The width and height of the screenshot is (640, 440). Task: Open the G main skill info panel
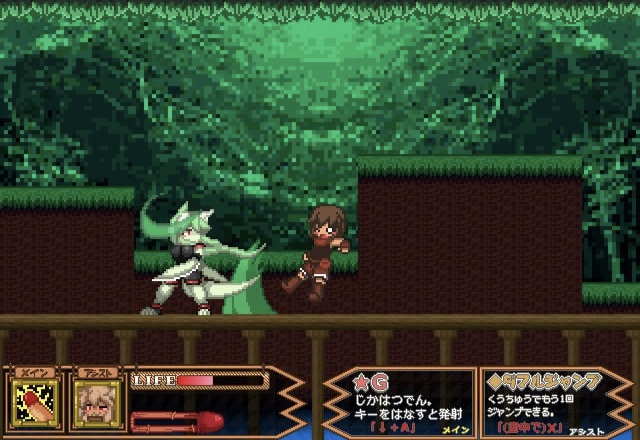point(397,403)
